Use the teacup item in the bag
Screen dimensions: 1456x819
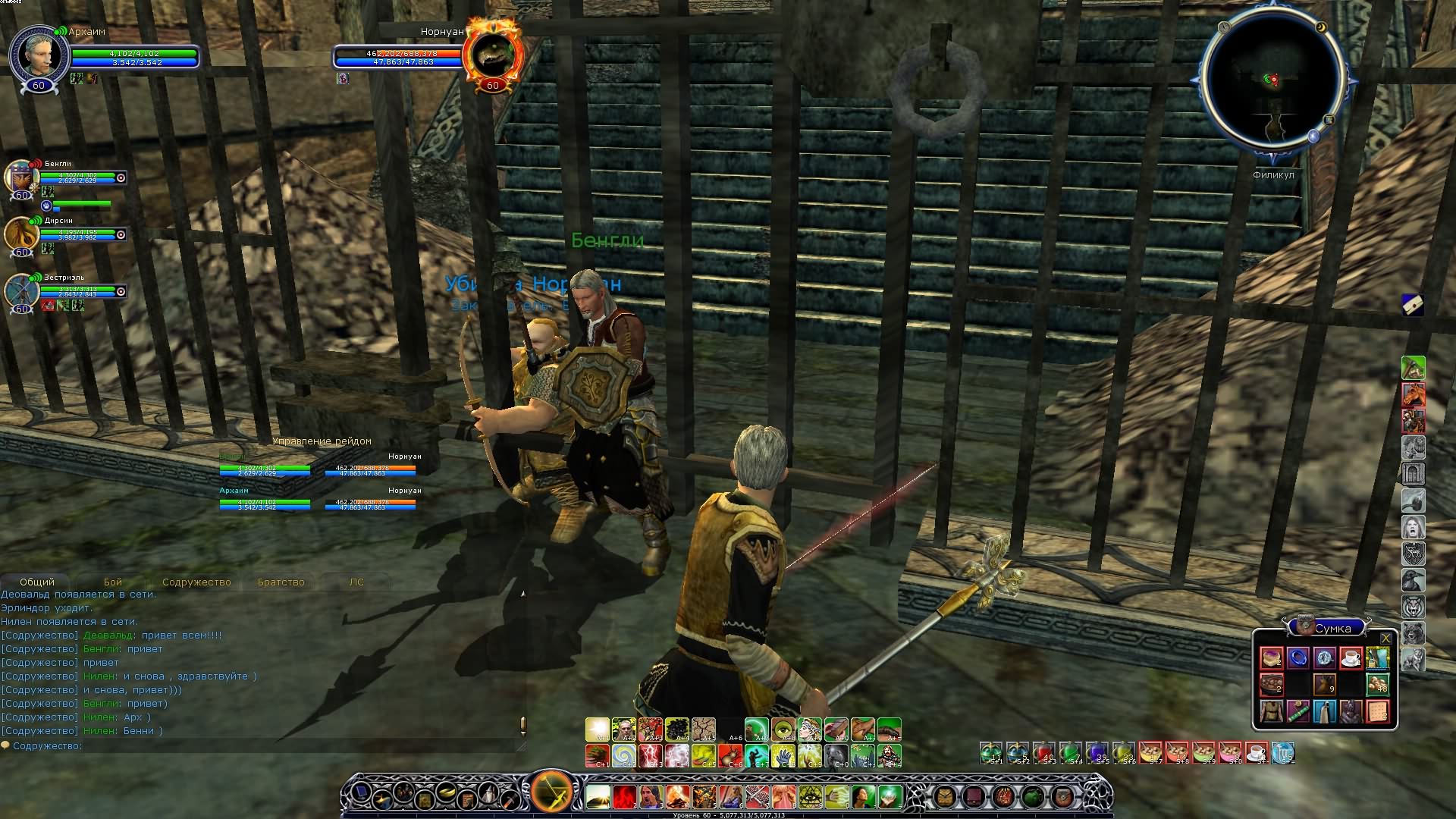tap(1351, 657)
